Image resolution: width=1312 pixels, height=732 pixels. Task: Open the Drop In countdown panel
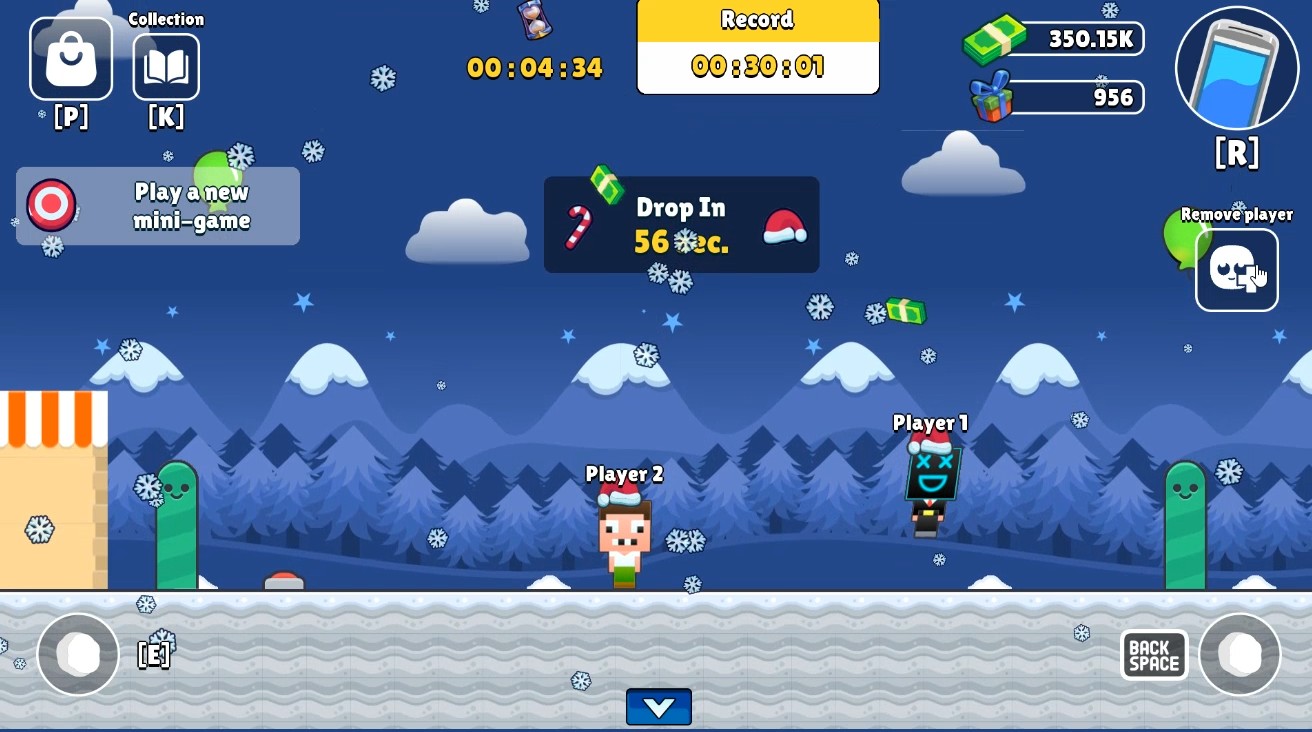click(681, 224)
